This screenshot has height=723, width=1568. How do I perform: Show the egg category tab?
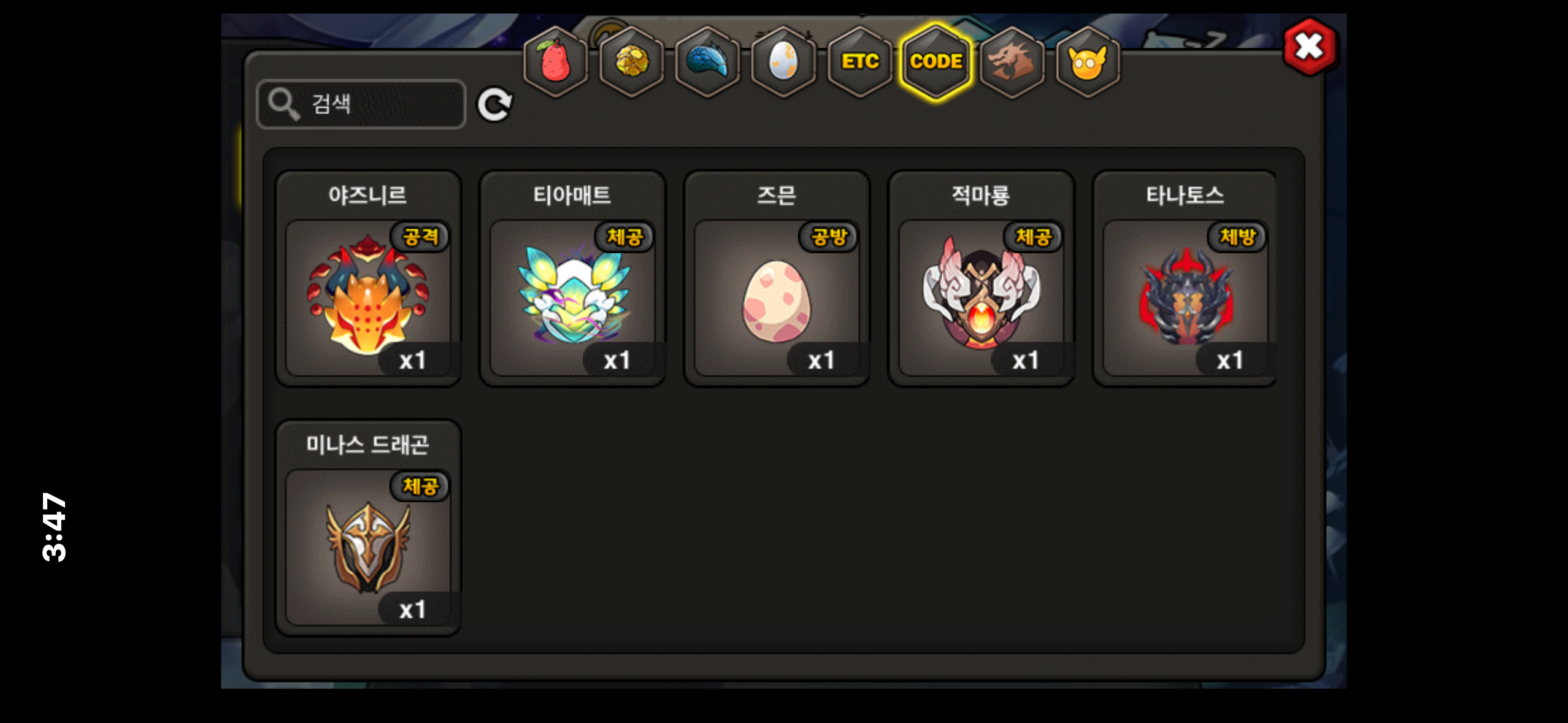coord(783,62)
